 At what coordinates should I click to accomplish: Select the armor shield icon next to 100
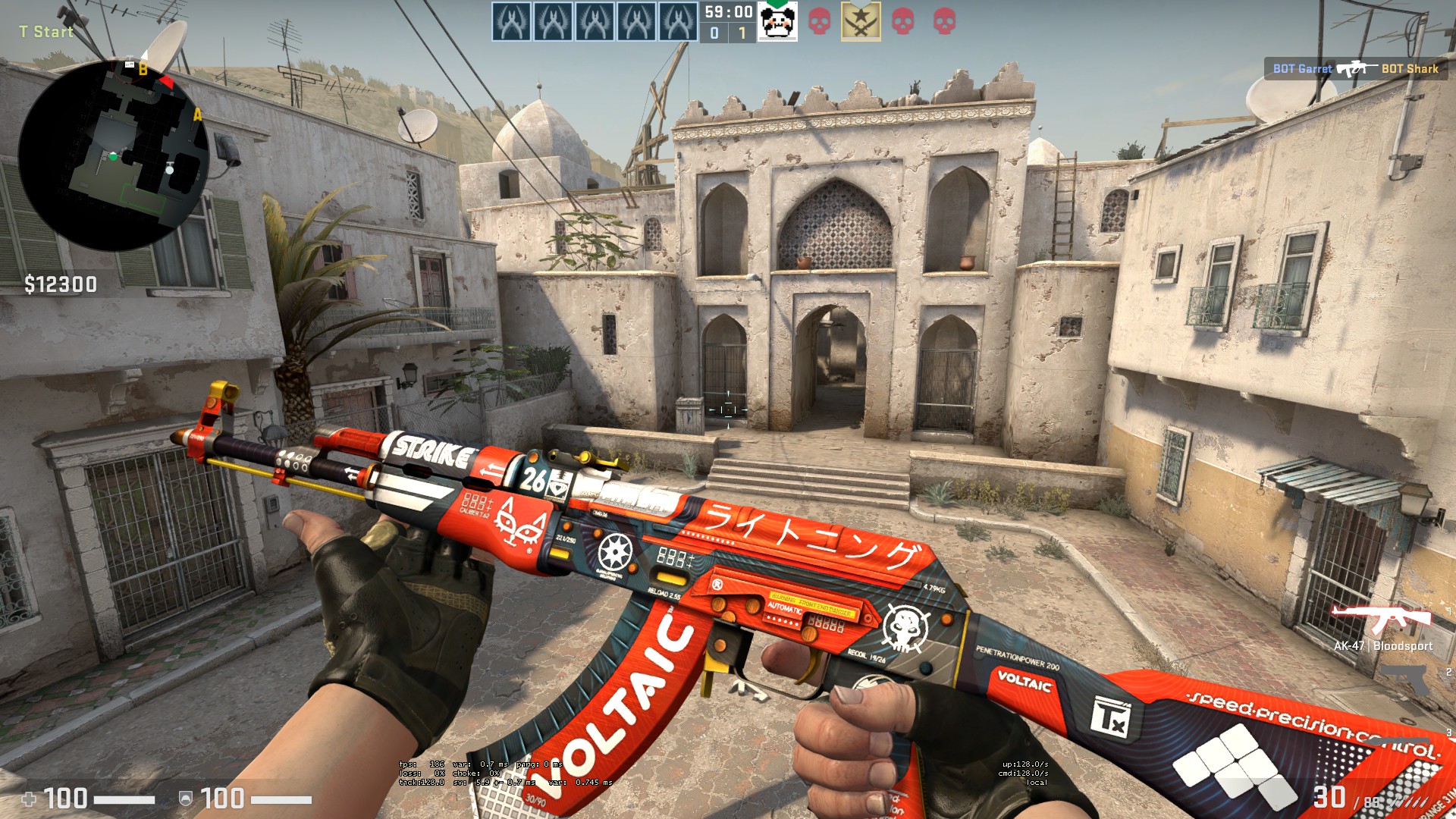pos(184,799)
